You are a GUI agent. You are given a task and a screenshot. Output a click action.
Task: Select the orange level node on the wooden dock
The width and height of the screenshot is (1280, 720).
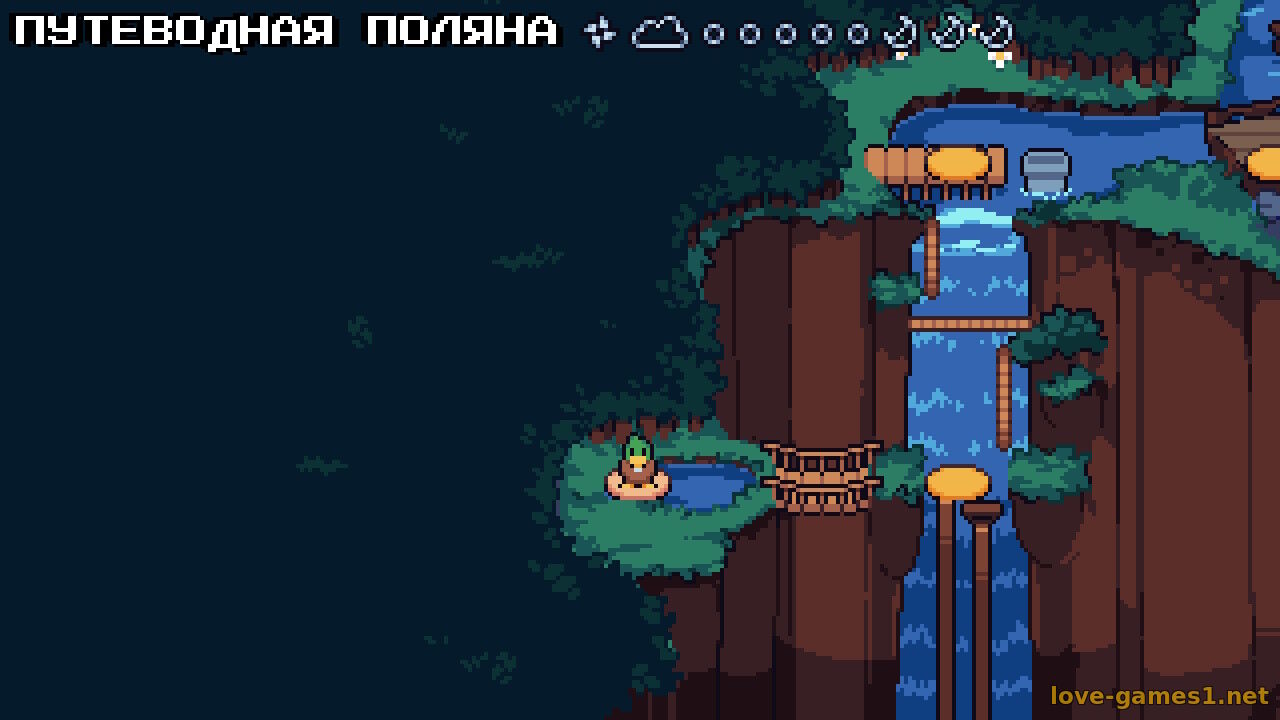[957, 164]
